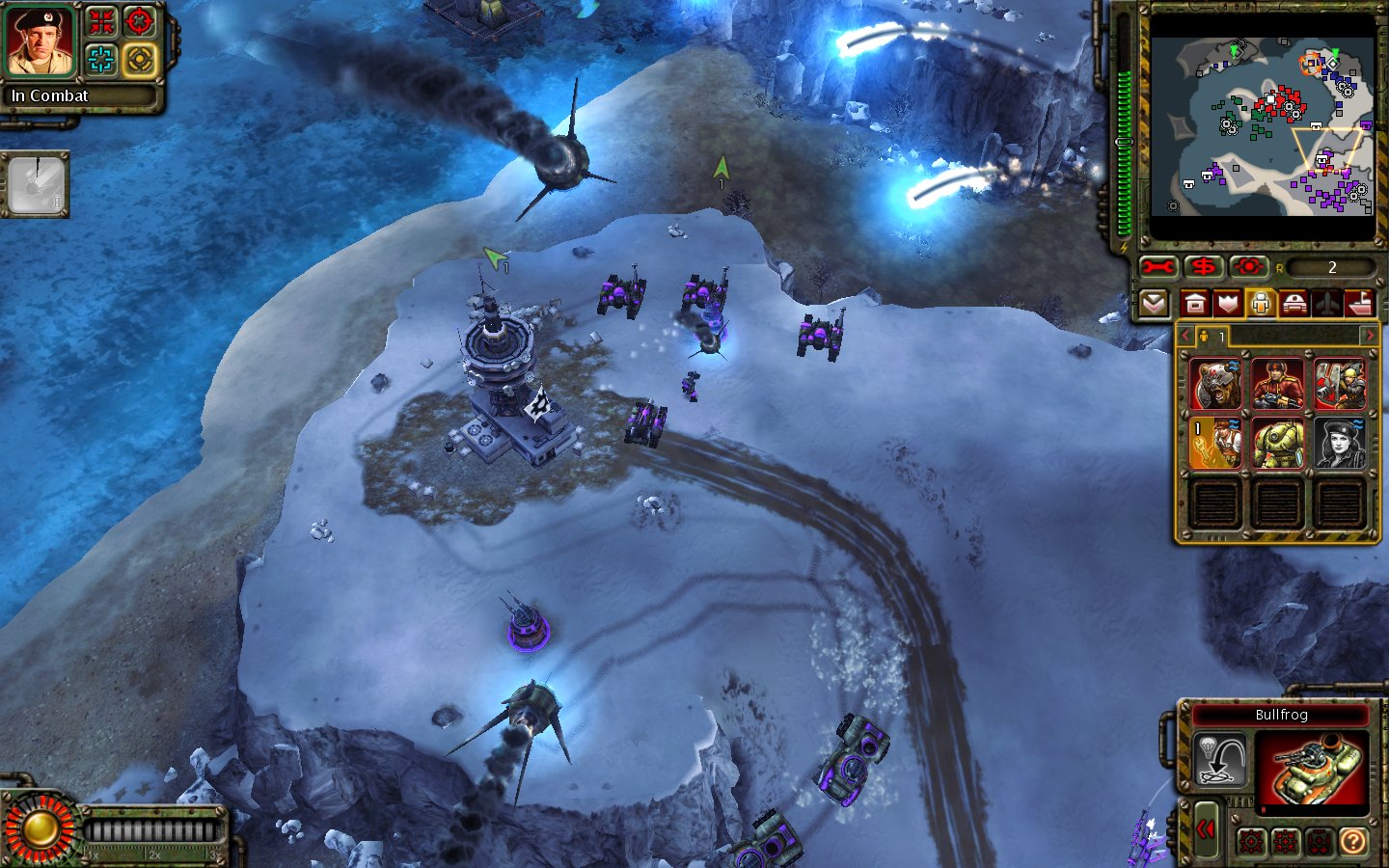1389x868 pixels.
Task: Click the co-commander portrait
Action: coord(41,41)
